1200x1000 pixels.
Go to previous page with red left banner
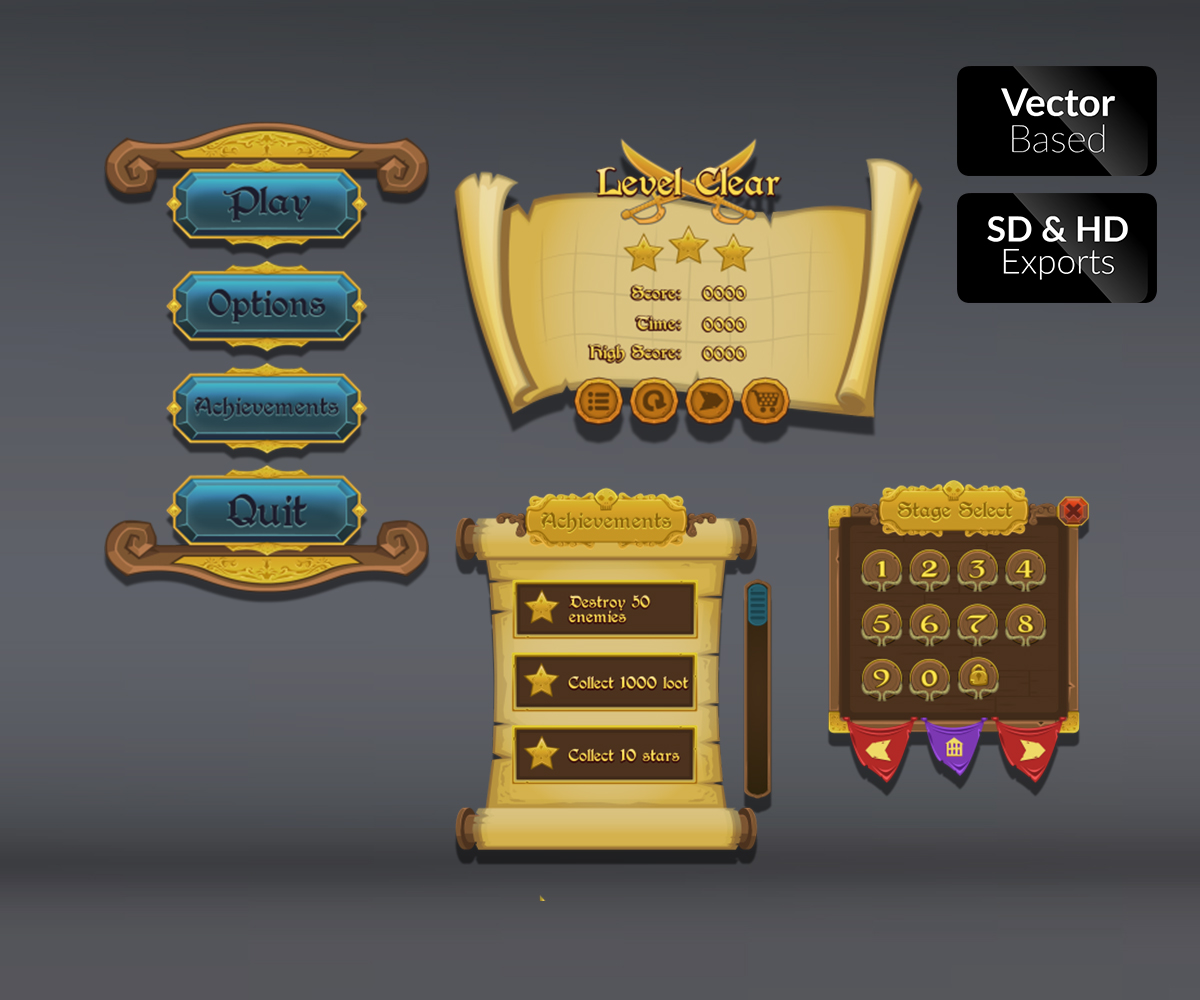[x=881, y=748]
